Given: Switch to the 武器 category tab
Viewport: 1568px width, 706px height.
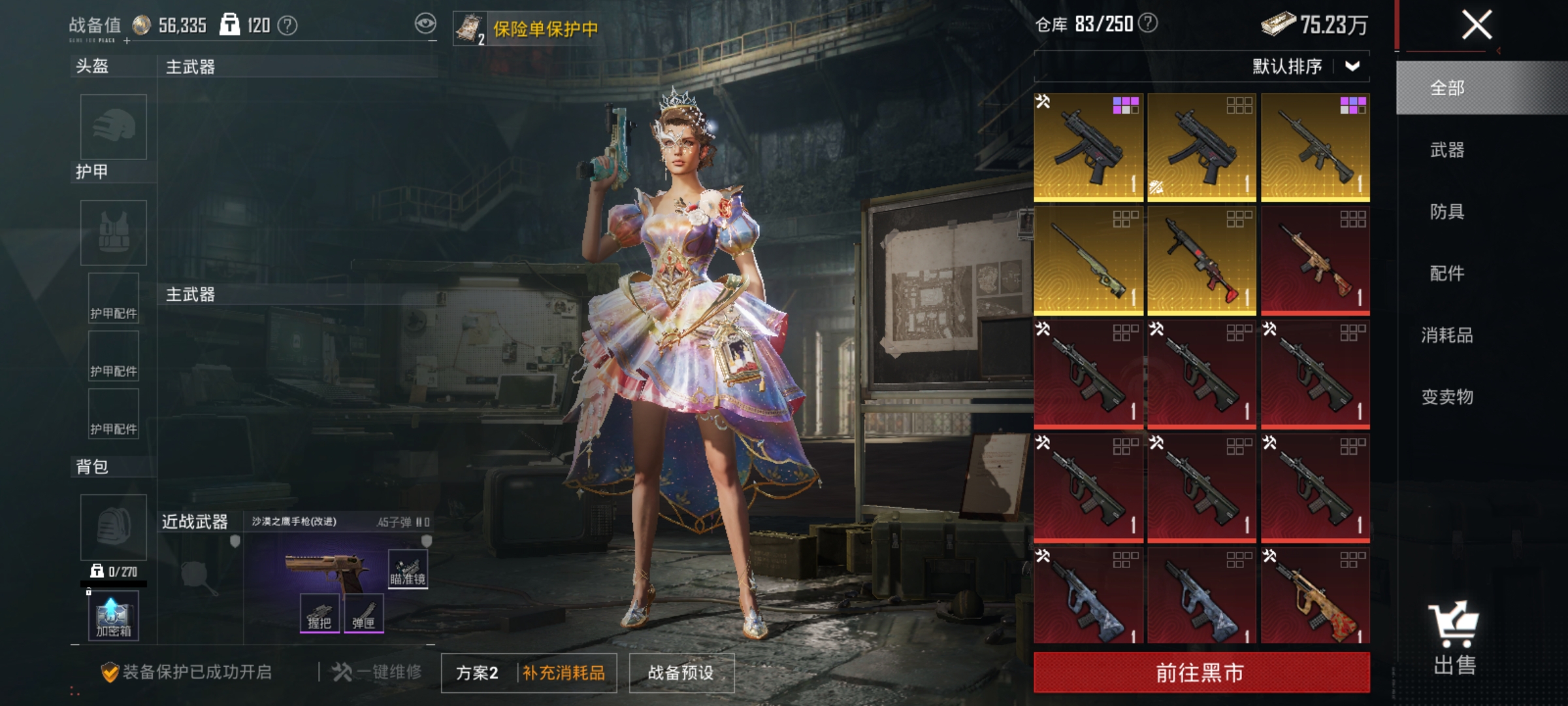Looking at the screenshot, I should click(x=1447, y=150).
